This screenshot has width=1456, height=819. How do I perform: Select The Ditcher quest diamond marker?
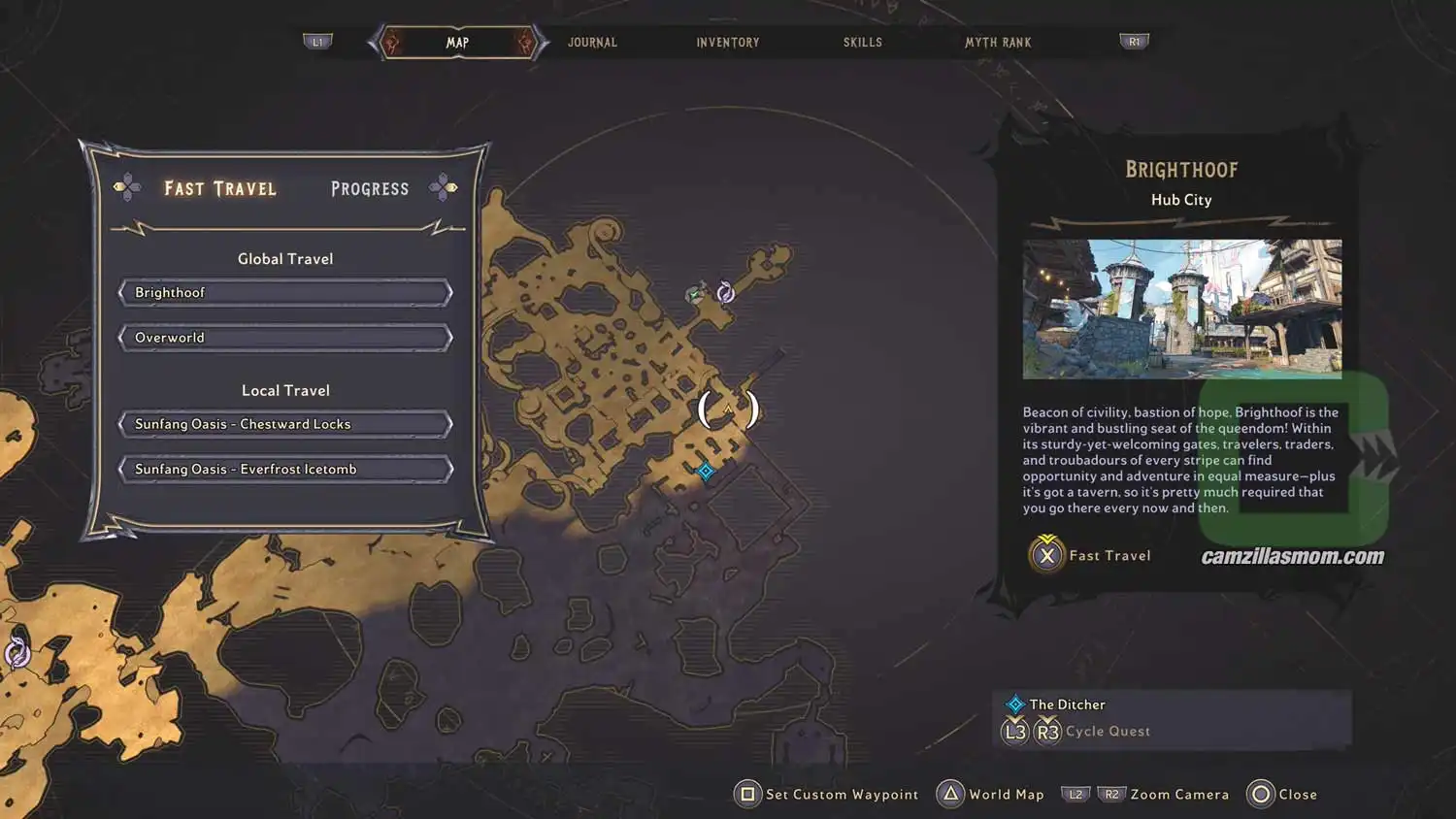[1016, 704]
